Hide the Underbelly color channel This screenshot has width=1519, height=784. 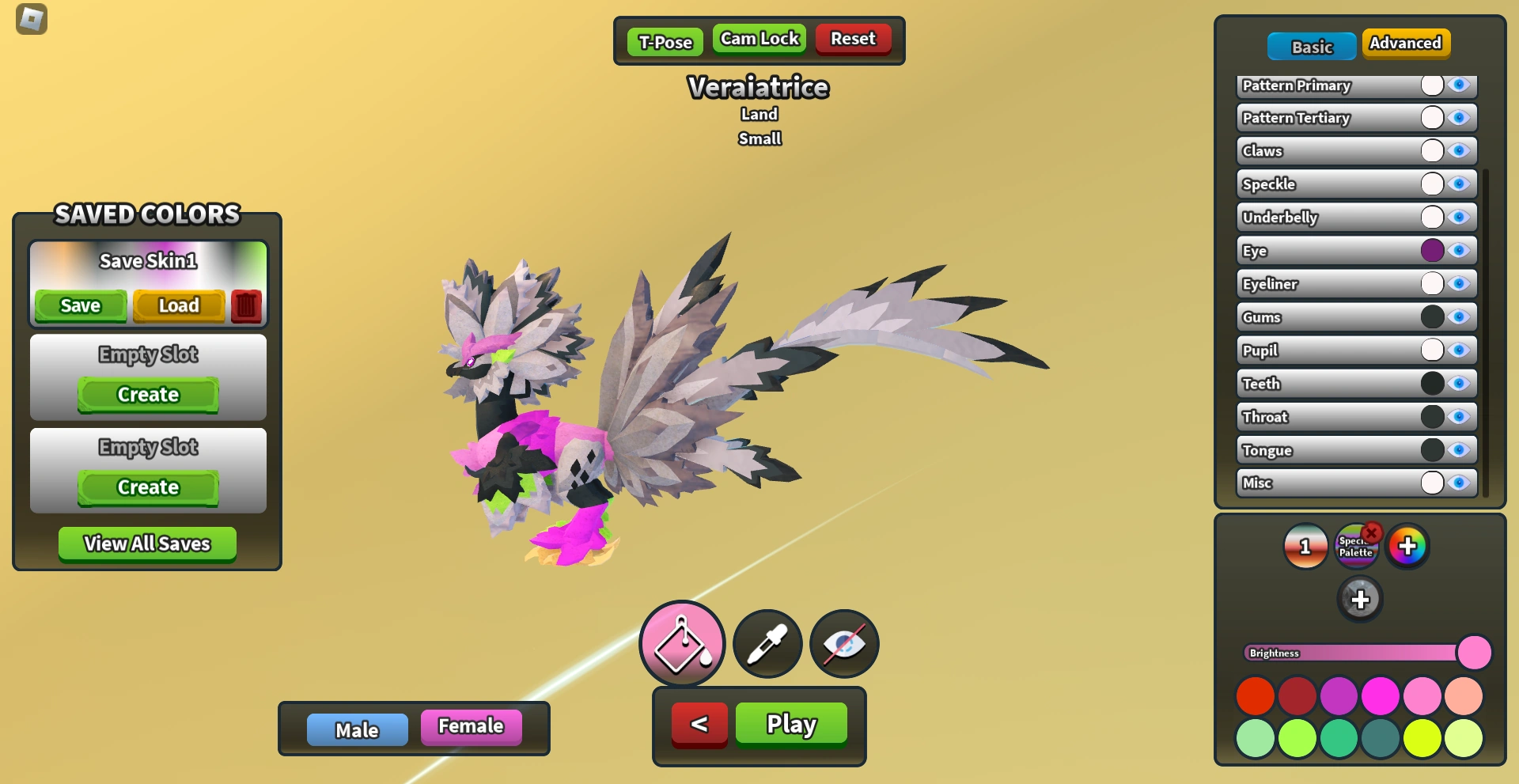(x=1460, y=217)
